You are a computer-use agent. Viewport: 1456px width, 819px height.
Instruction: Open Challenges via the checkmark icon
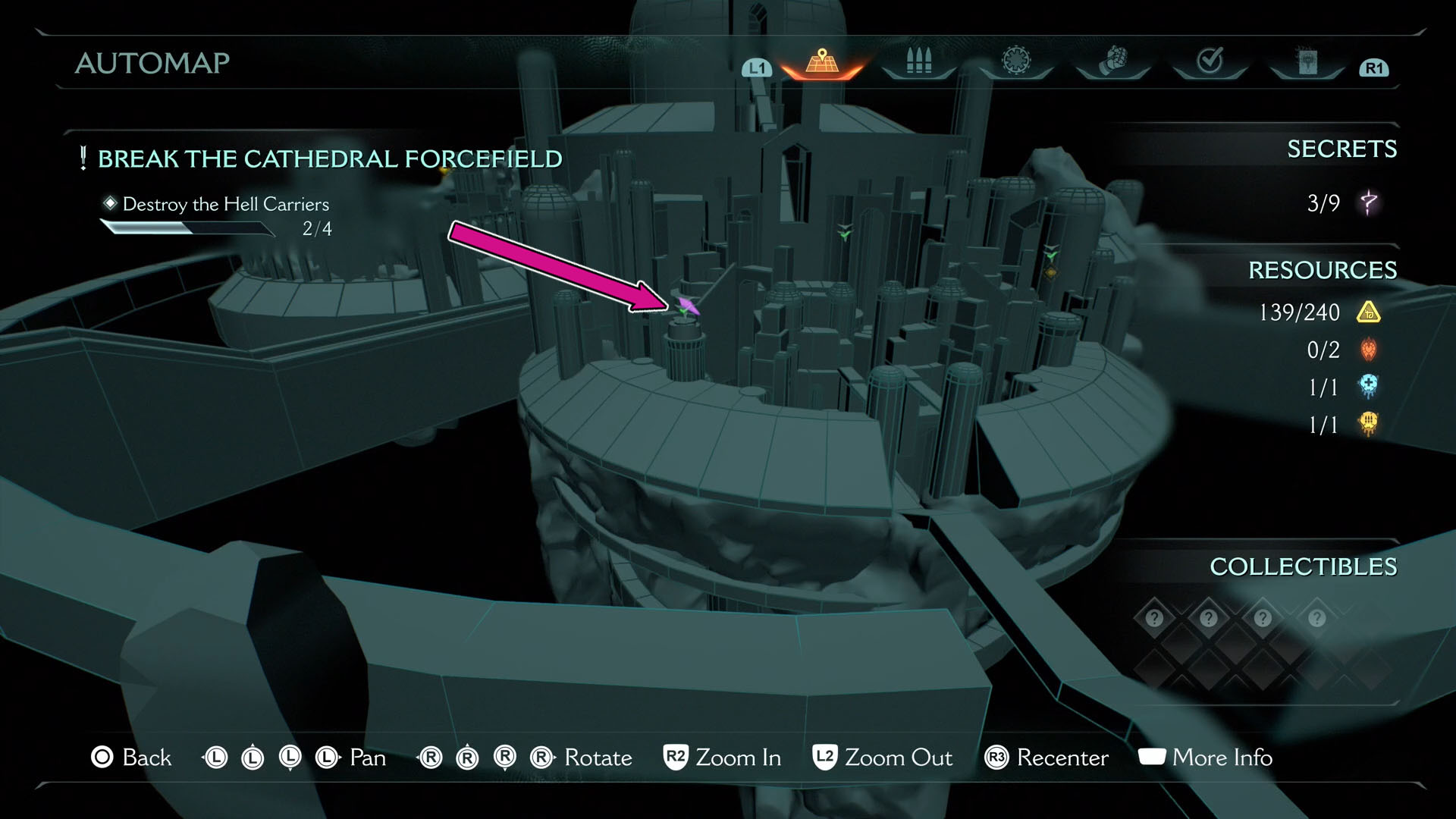click(x=1209, y=59)
